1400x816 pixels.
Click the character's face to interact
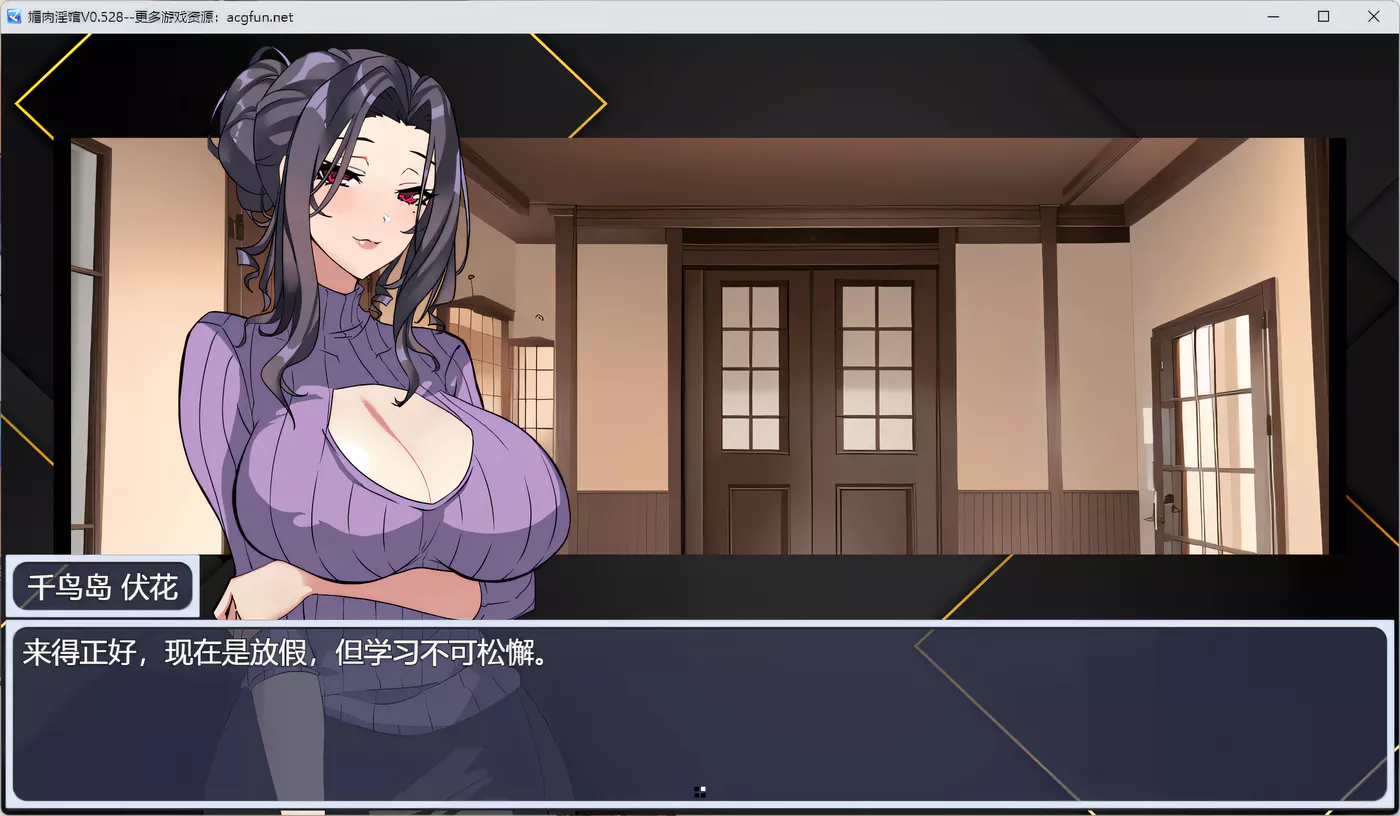[370, 200]
